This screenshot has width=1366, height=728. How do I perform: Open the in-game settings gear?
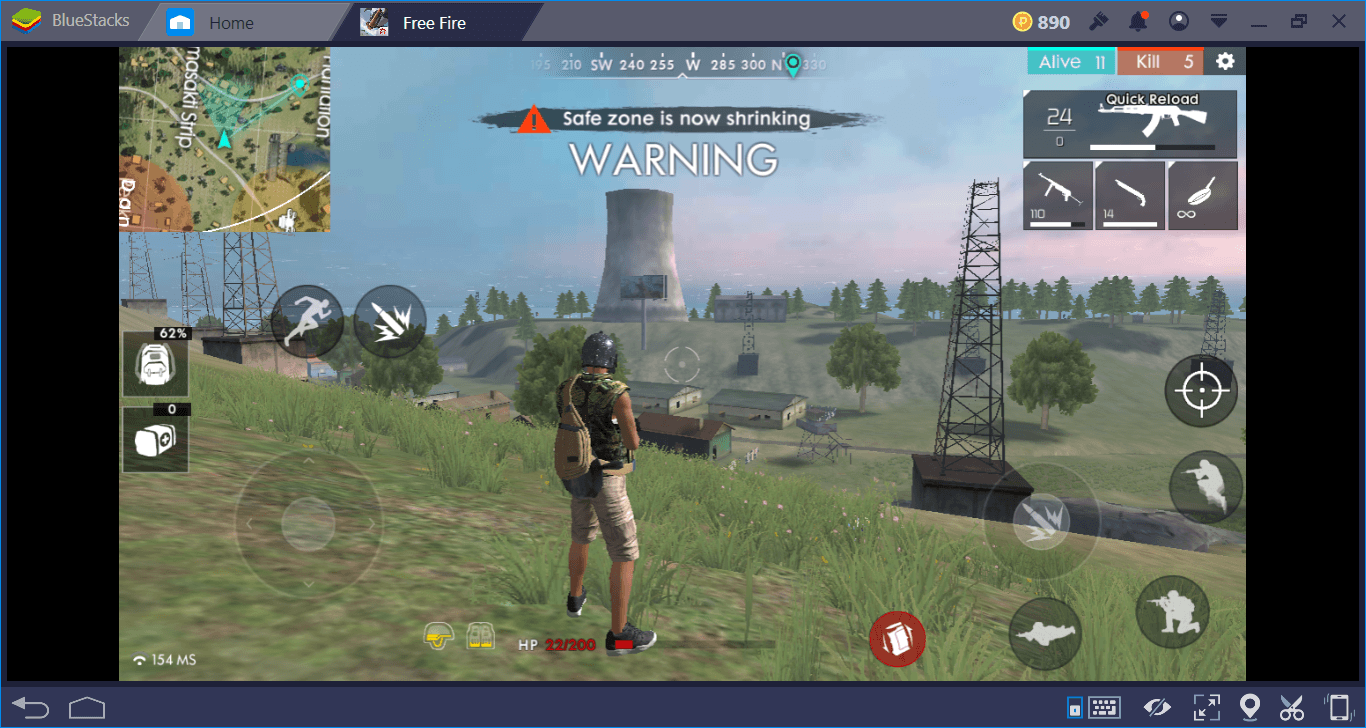pos(1224,61)
